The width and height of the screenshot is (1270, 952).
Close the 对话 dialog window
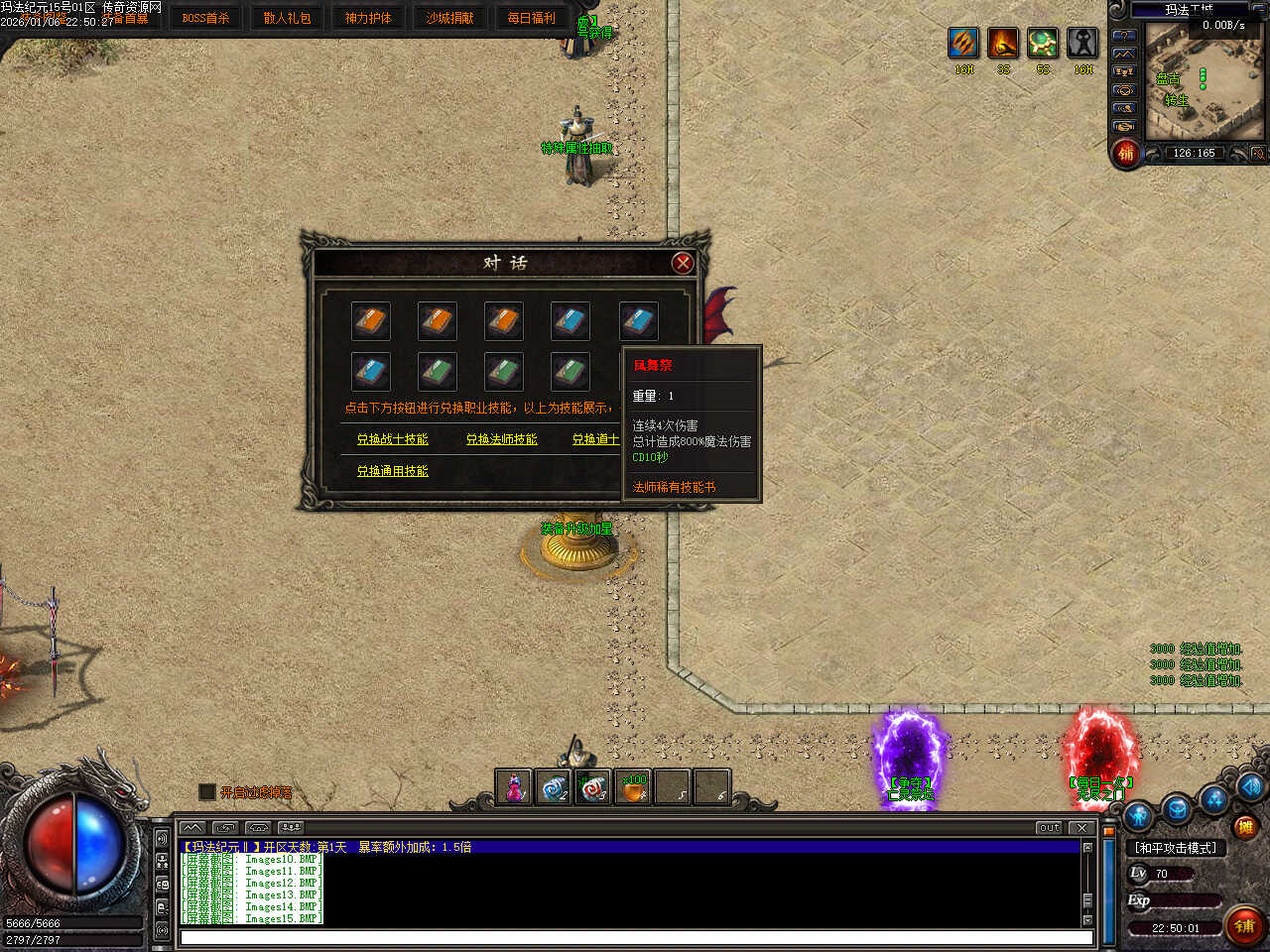(682, 263)
